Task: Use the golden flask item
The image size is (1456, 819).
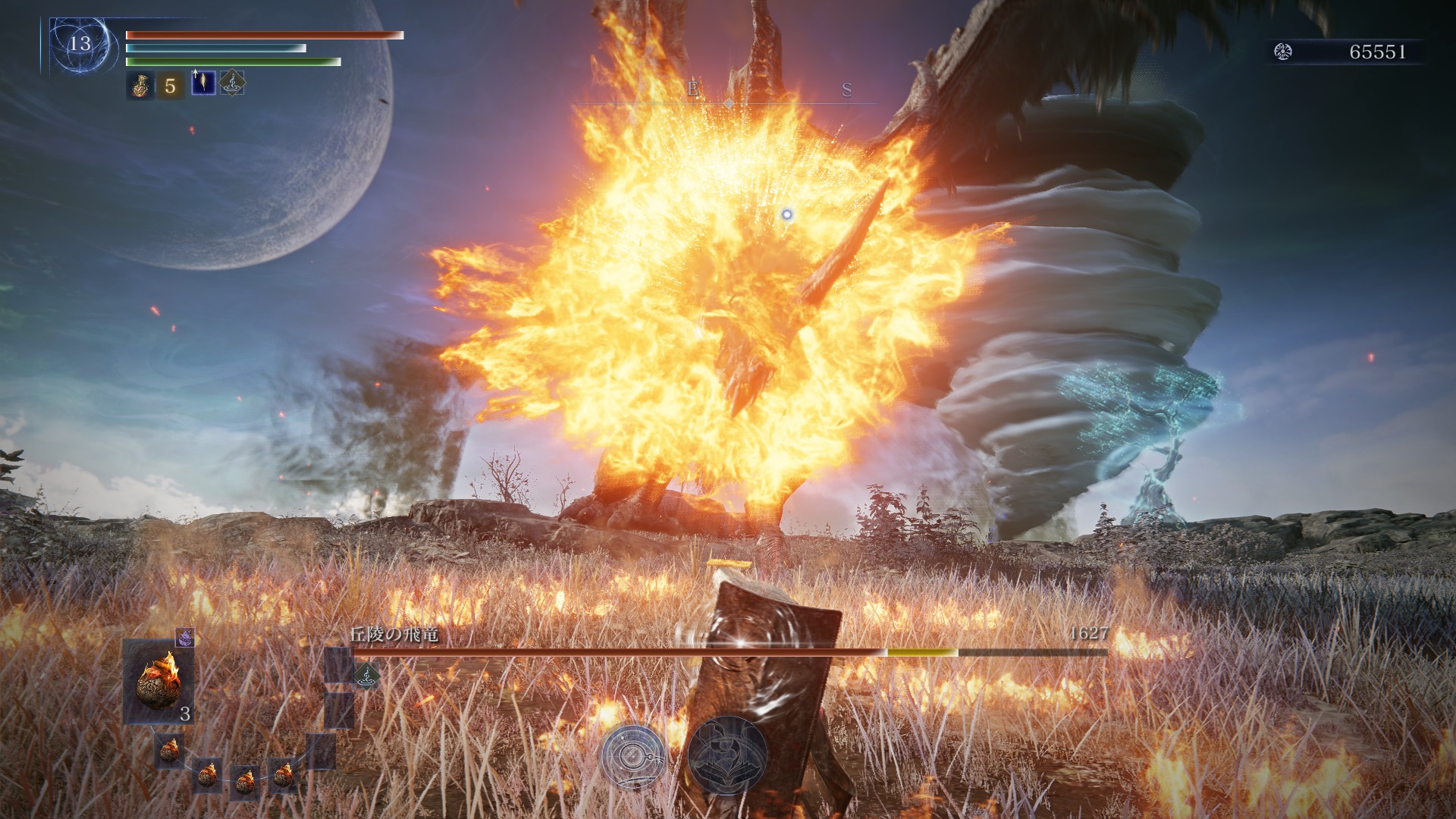Action: coord(140,85)
